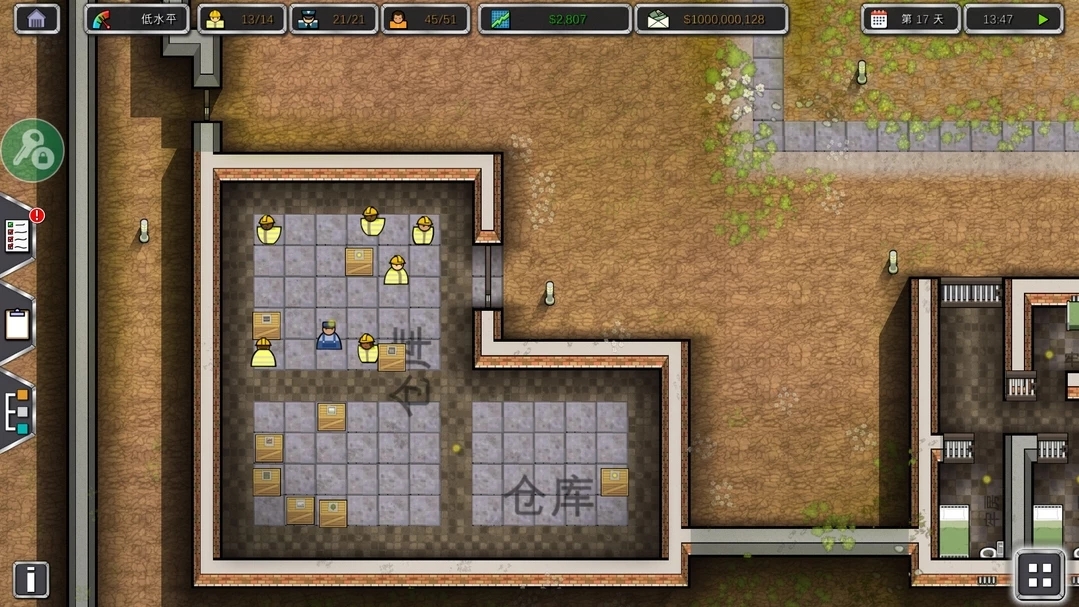Open the cash envelope $1000,000,128 panel
The image size is (1079, 607).
point(711,19)
